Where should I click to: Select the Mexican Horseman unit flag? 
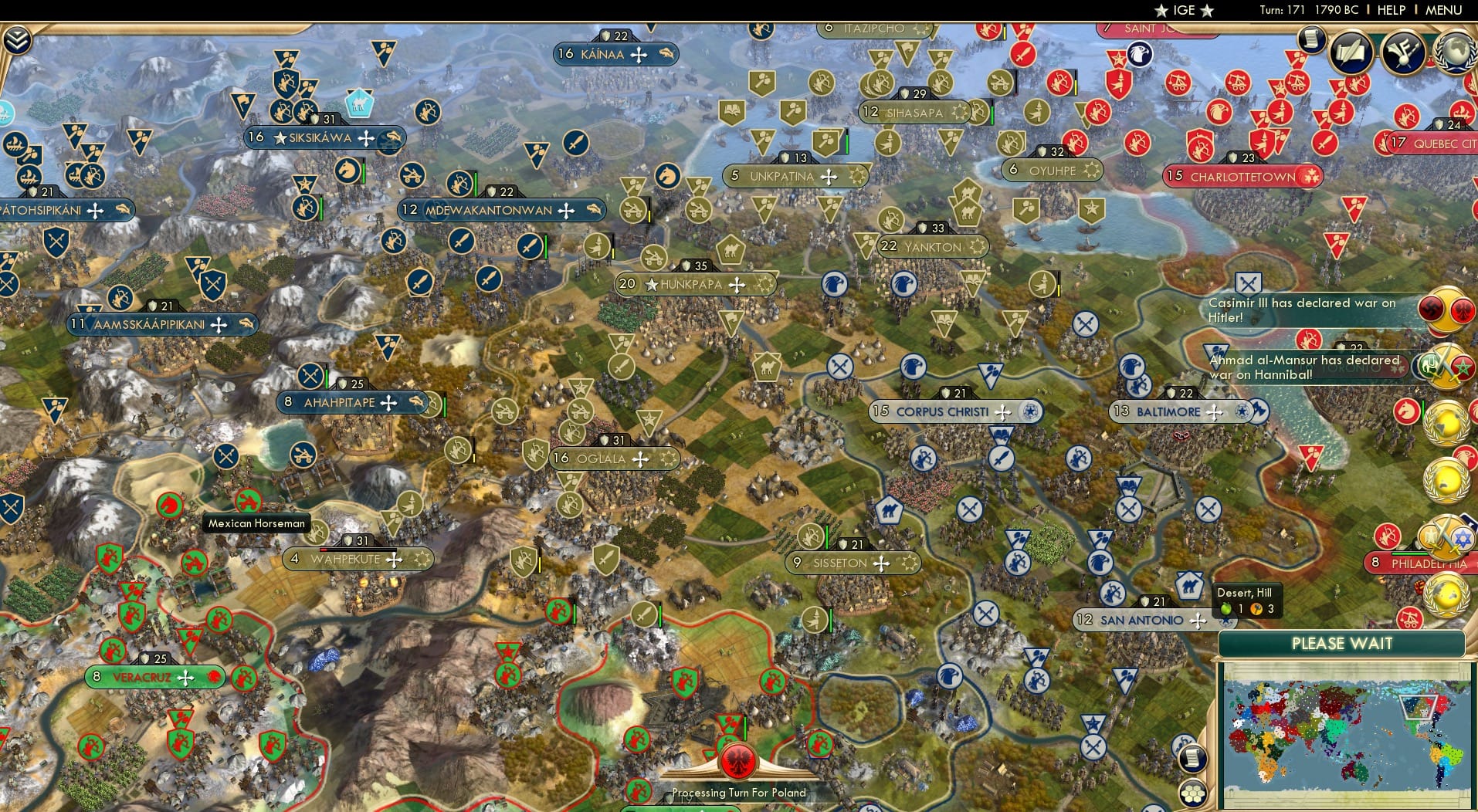250,502
